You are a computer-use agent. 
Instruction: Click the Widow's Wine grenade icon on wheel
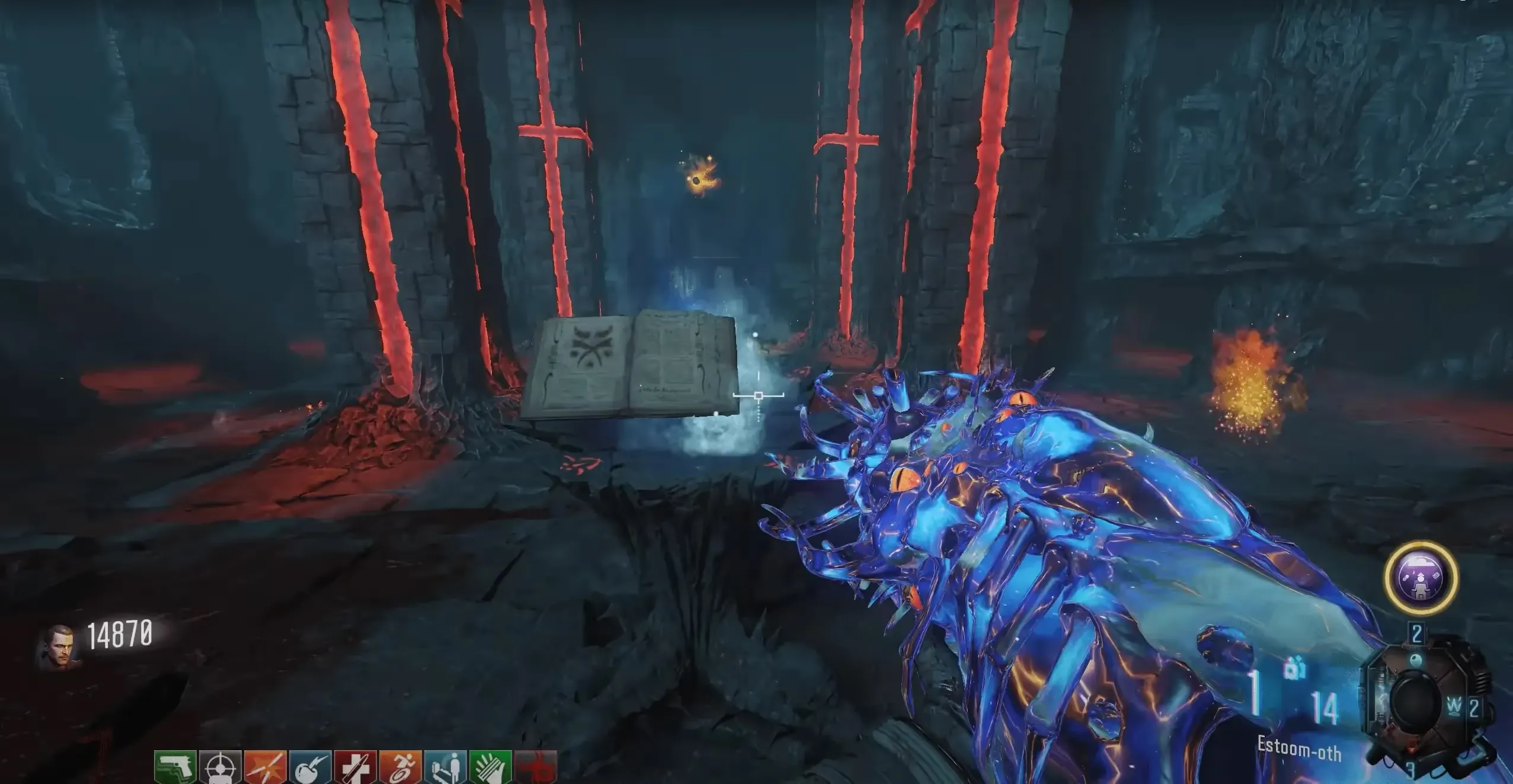pos(1455,706)
